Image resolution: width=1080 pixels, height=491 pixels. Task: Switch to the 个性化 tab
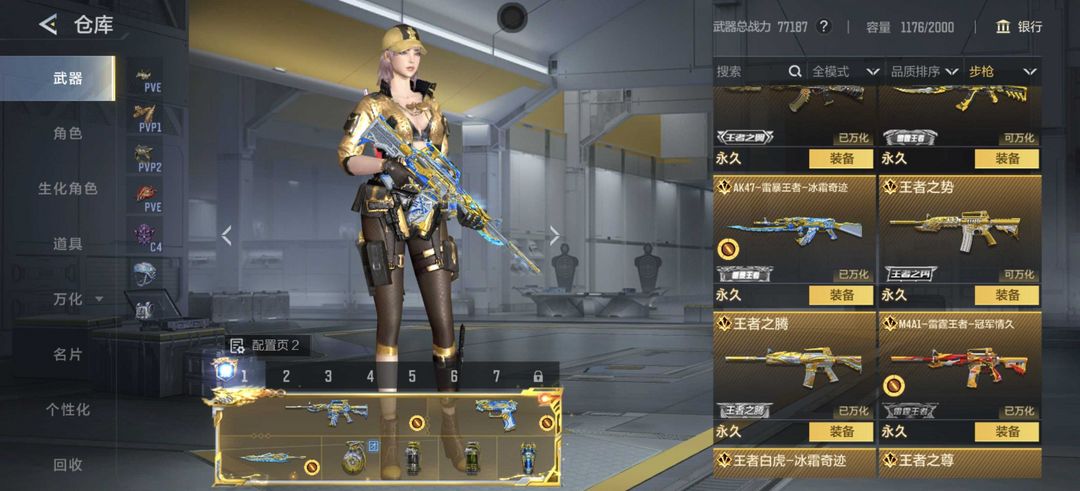tap(68, 409)
